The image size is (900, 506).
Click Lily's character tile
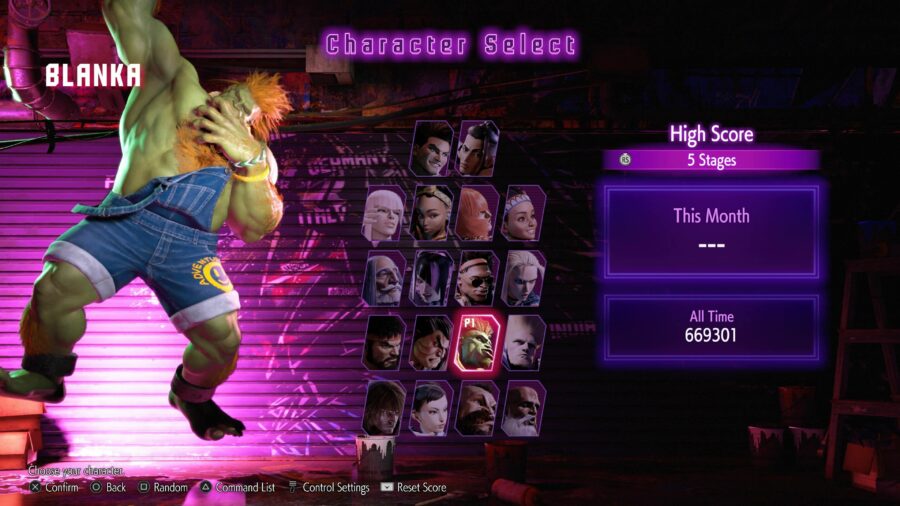[524, 212]
